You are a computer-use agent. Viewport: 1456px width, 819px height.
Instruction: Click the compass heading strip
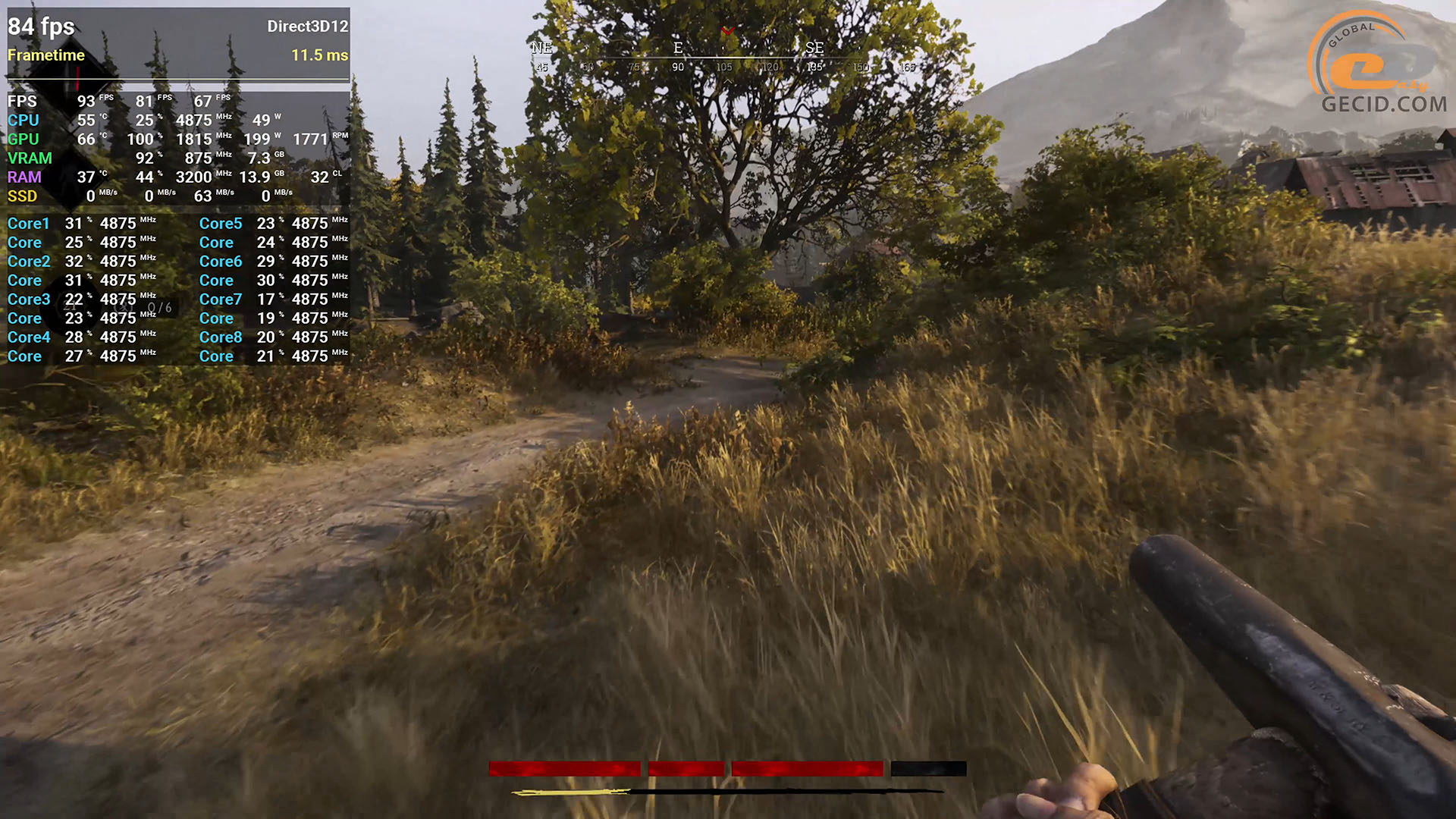click(x=724, y=58)
